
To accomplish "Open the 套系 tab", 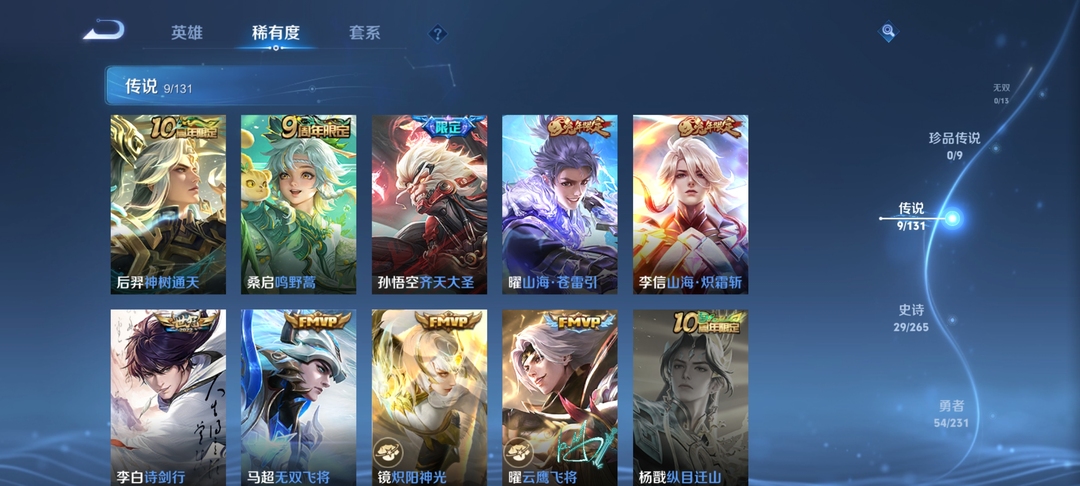I will pos(364,33).
